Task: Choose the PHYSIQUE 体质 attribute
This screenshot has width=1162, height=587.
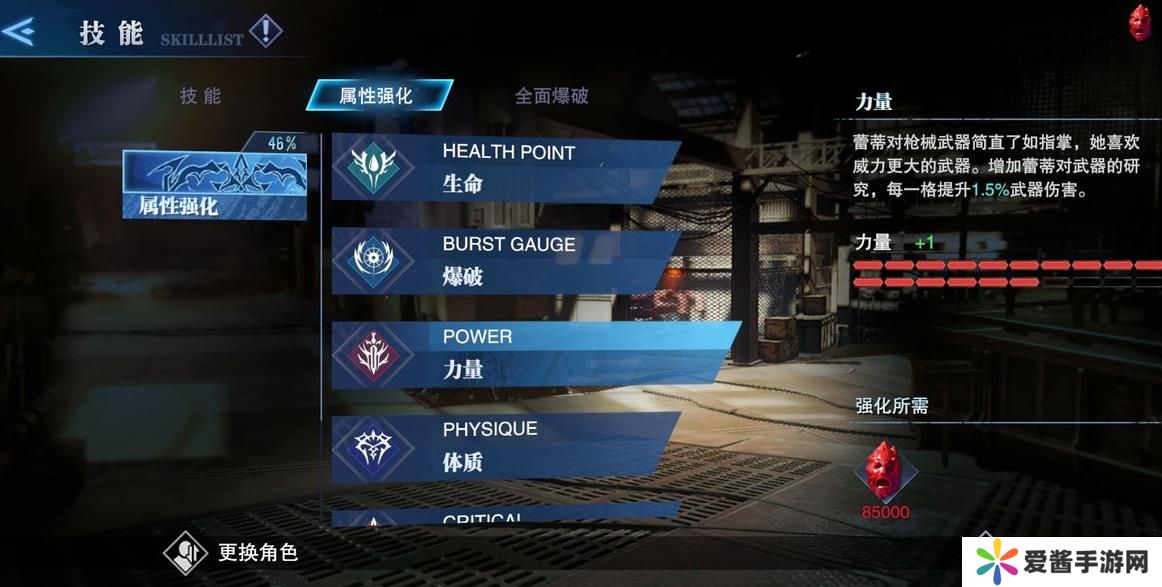Action: coord(505,446)
